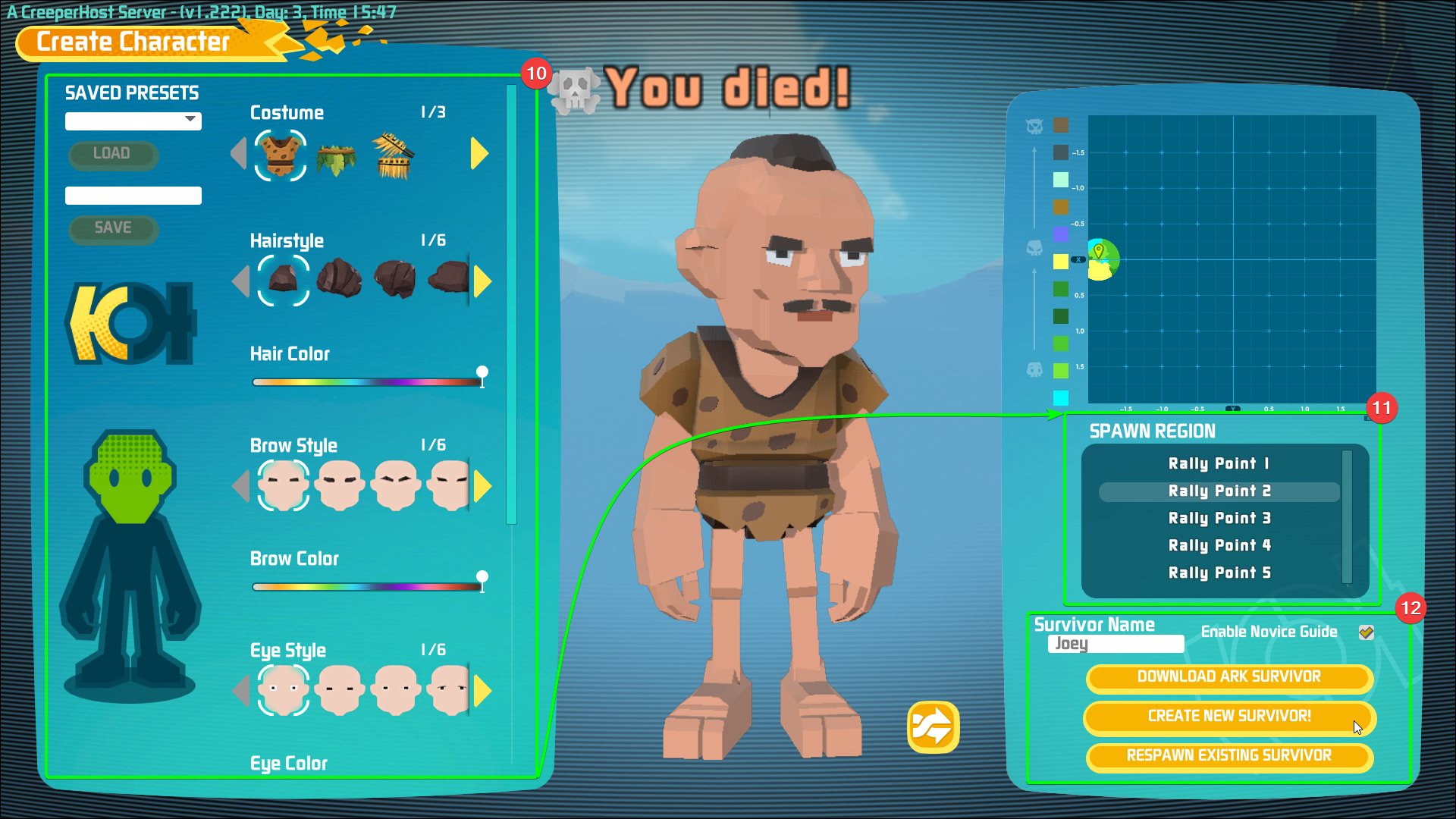
Task: Click the bottom skull icon on the map legend
Action: click(1034, 369)
